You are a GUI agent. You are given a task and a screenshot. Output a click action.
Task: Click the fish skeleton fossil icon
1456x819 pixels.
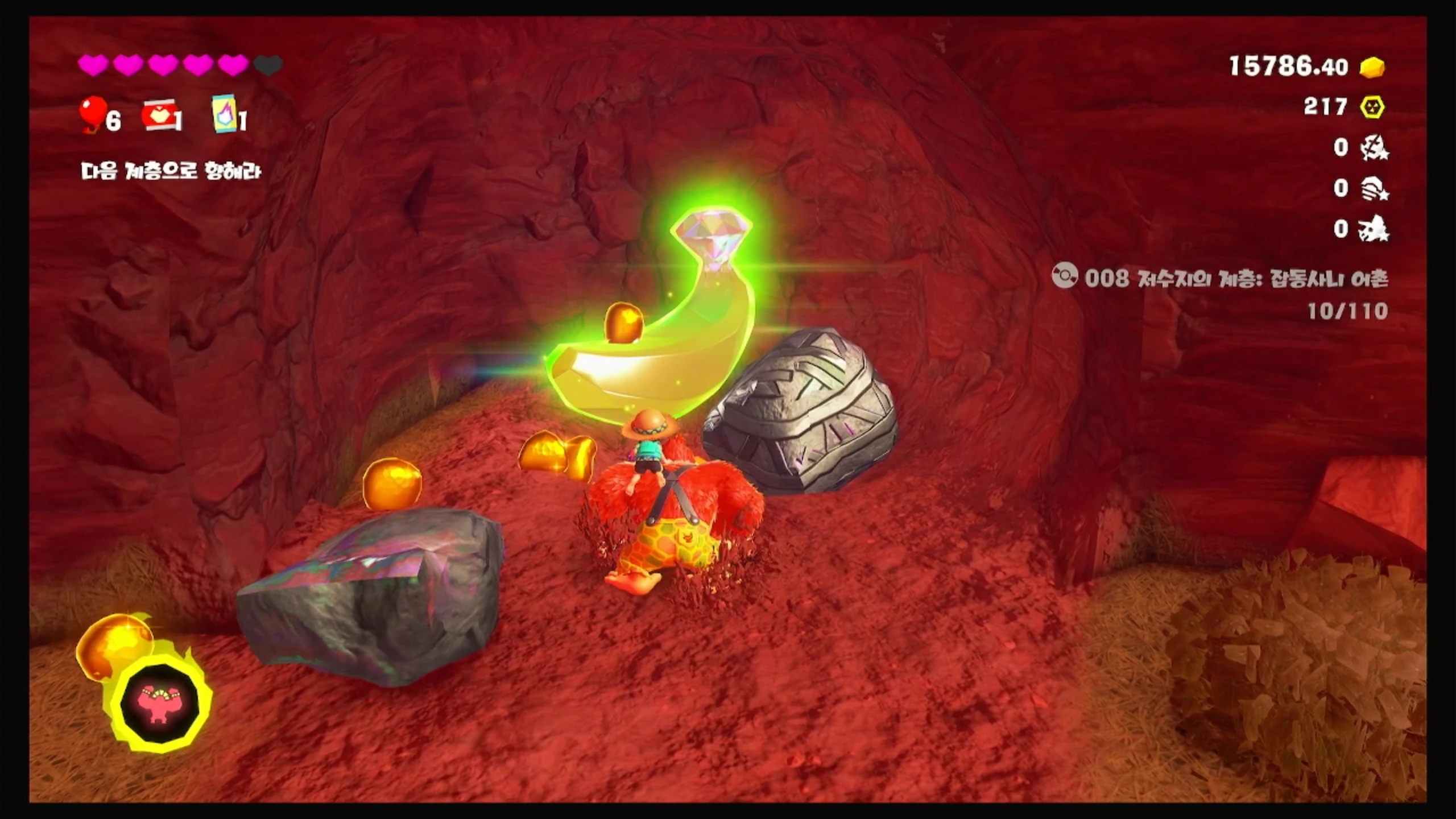point(1374,148)
